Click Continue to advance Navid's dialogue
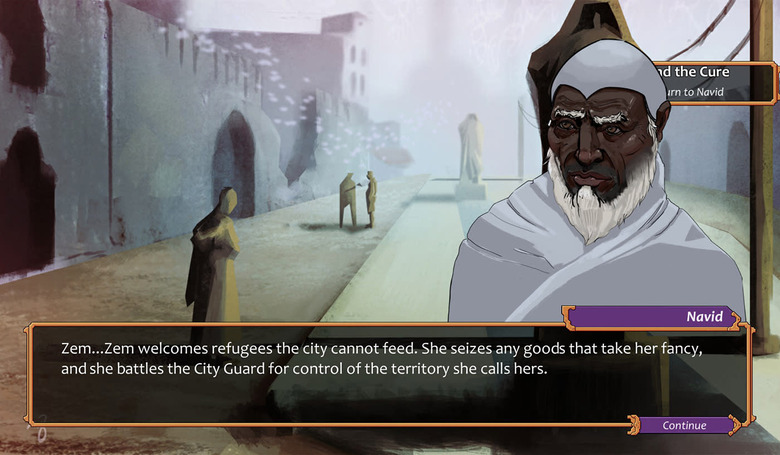The height and width of the screenshot is (455, 780). pos(685,425)
